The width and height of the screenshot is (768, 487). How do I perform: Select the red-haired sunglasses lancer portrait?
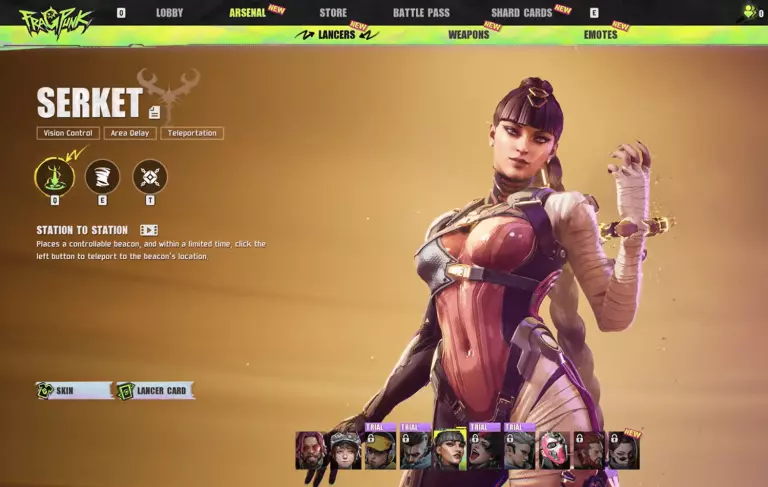pyautogui.click(x=311, y=451)
